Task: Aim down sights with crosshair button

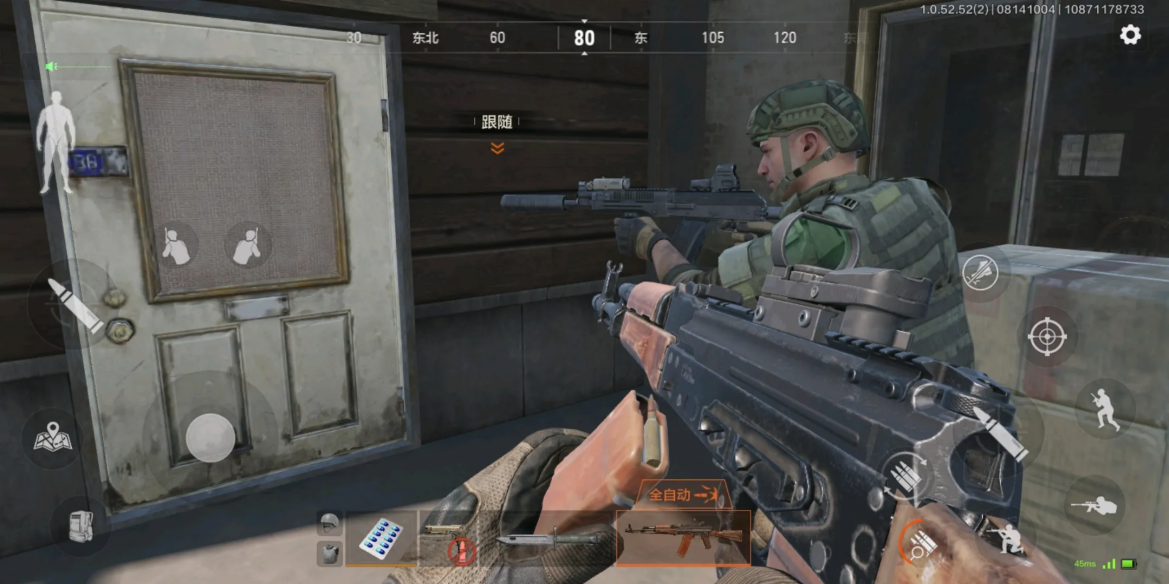Action: (x=1047, y=336)
